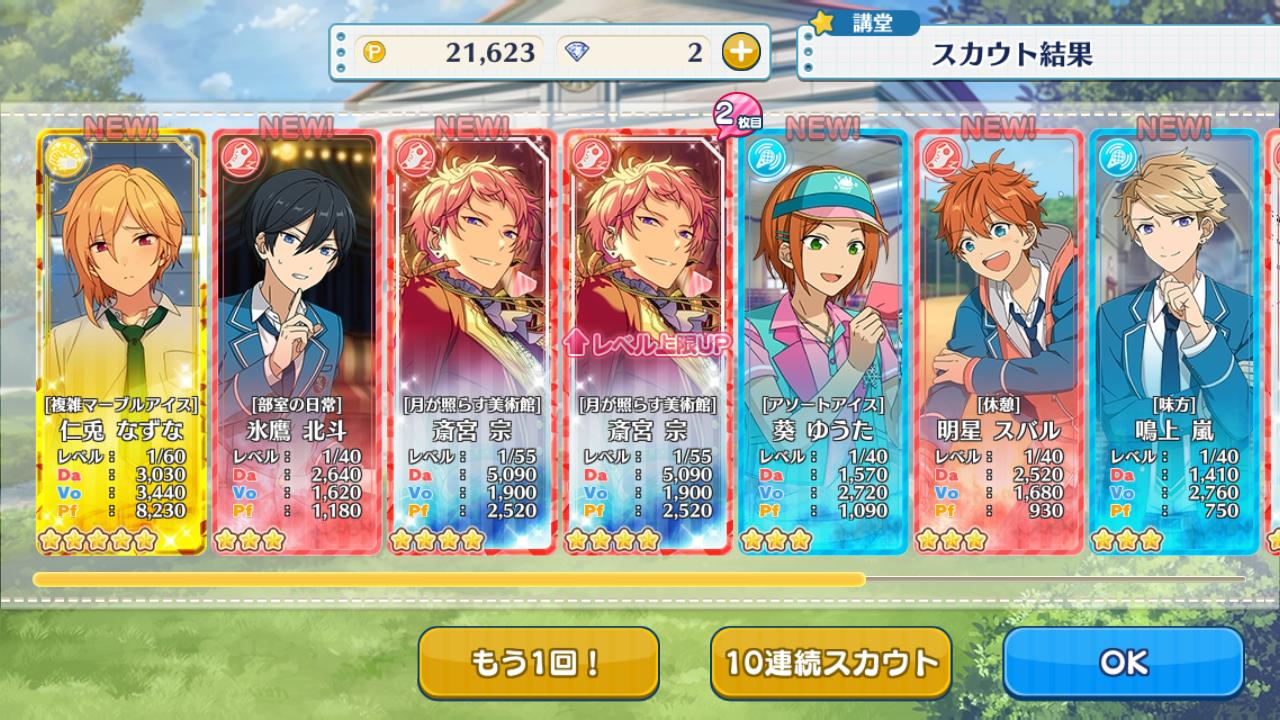Select the 仁兎 なずな five-star card
1280x720 pixels.
tap(121, 340)
